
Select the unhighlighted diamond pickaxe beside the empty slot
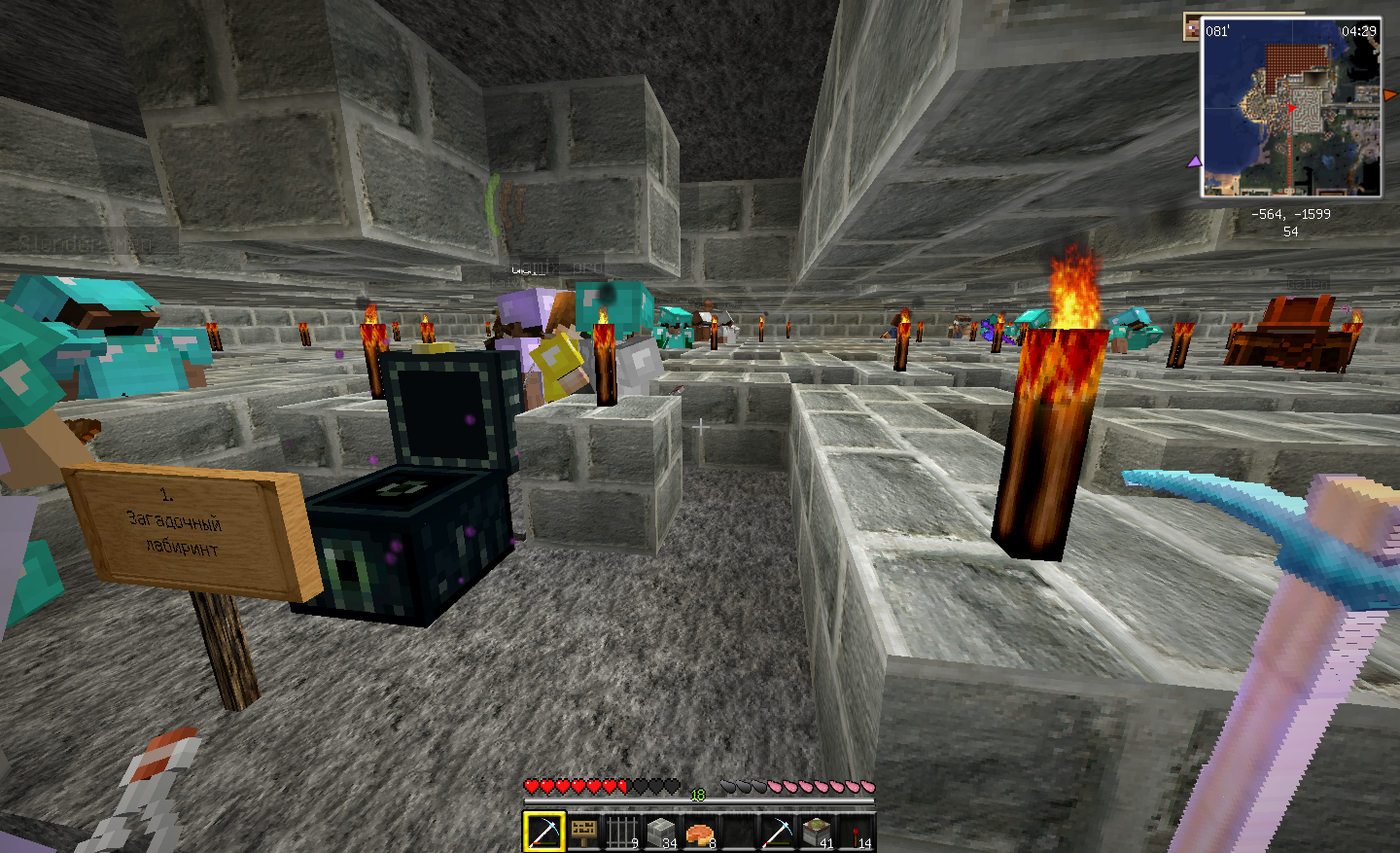pos(778,832)
